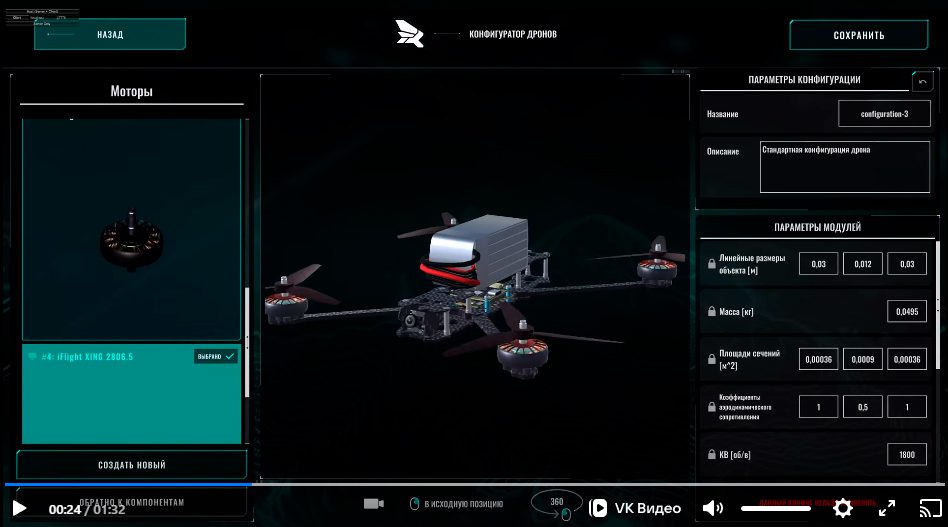Viewport: 948px width, 527px height.
Task: Edit the Описание description text box
Action: click(x=844, y=166)
